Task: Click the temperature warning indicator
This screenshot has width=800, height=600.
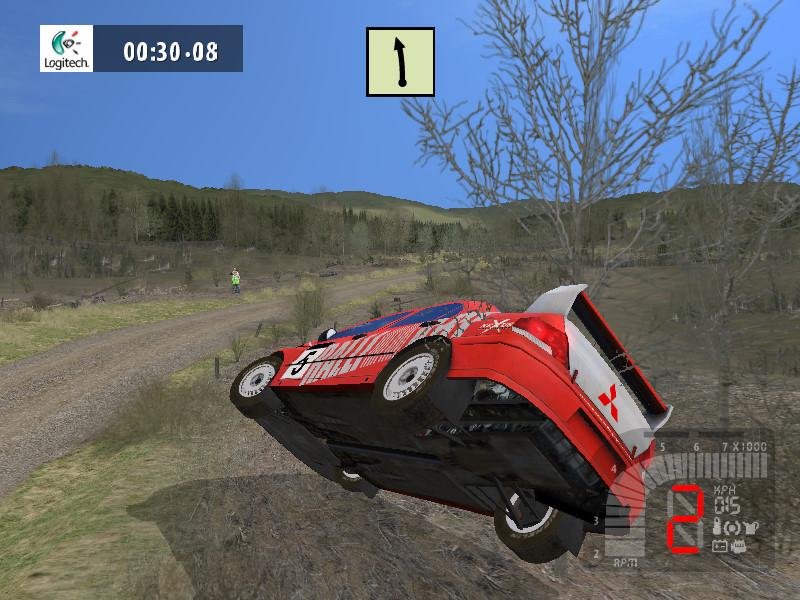Action: [x=717, y=526]
